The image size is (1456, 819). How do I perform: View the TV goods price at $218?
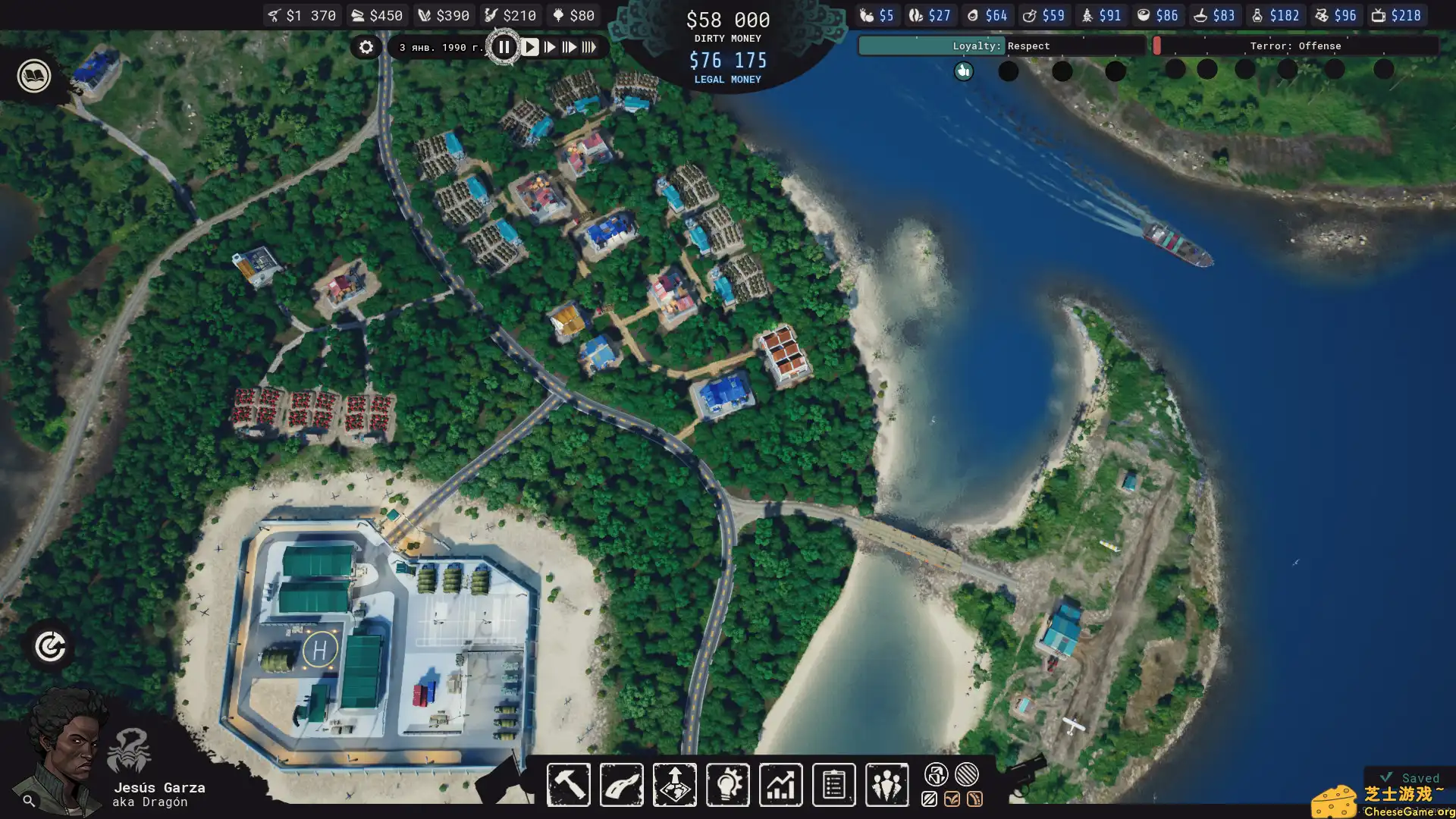click(x=1398, y=14)
